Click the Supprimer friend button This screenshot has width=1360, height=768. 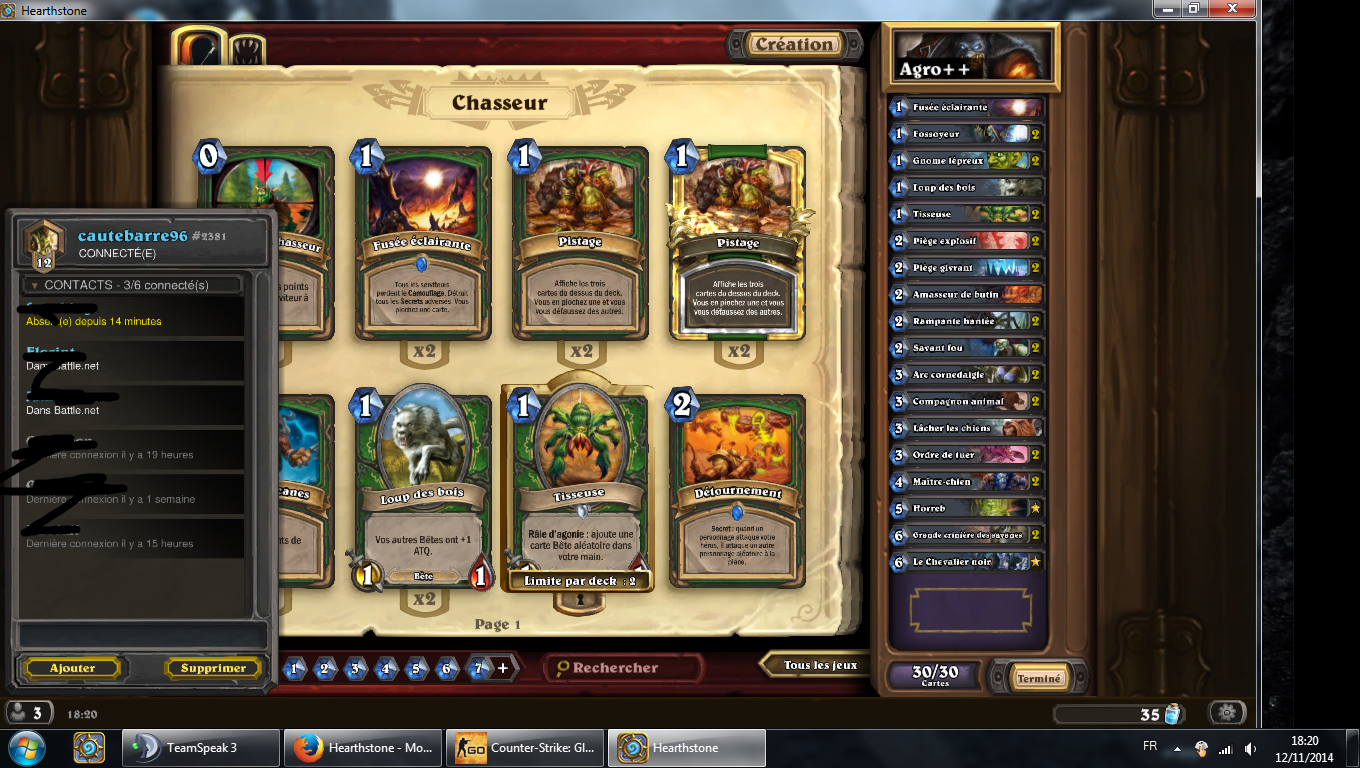[213, 668]
